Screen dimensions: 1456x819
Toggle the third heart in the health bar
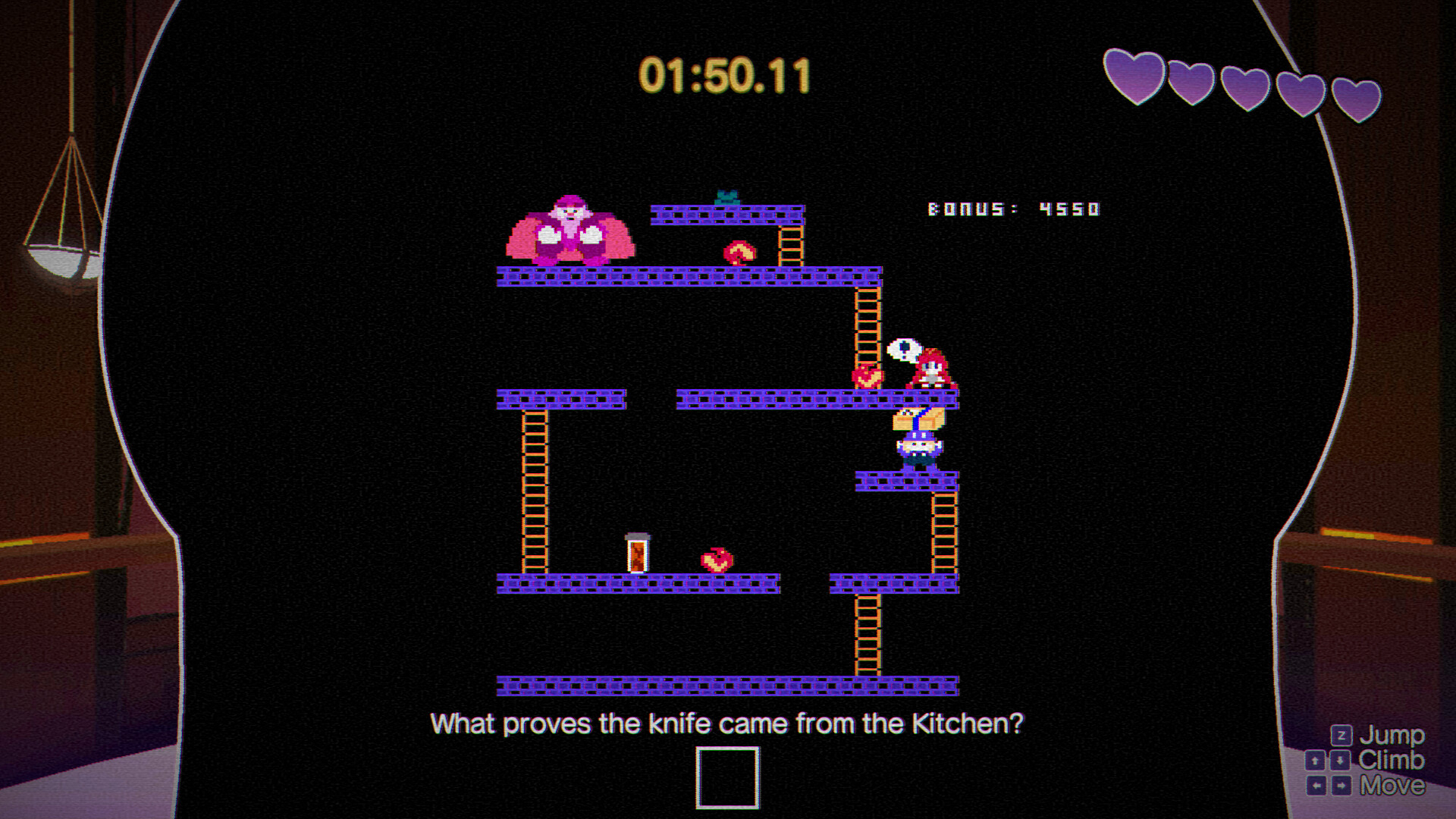click(x=1245, y=91)
